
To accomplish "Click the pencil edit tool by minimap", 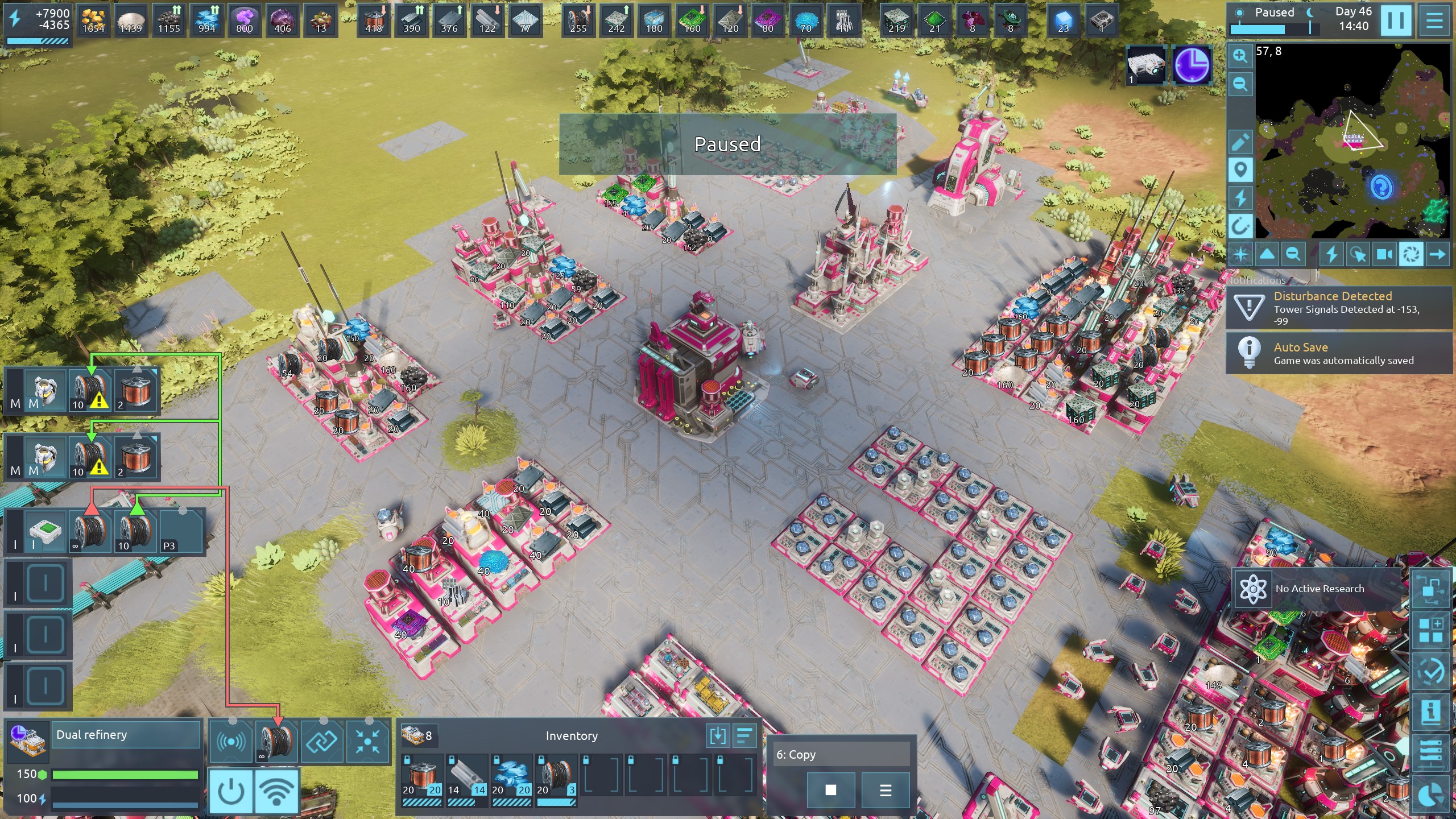I will coord(1240,142).
